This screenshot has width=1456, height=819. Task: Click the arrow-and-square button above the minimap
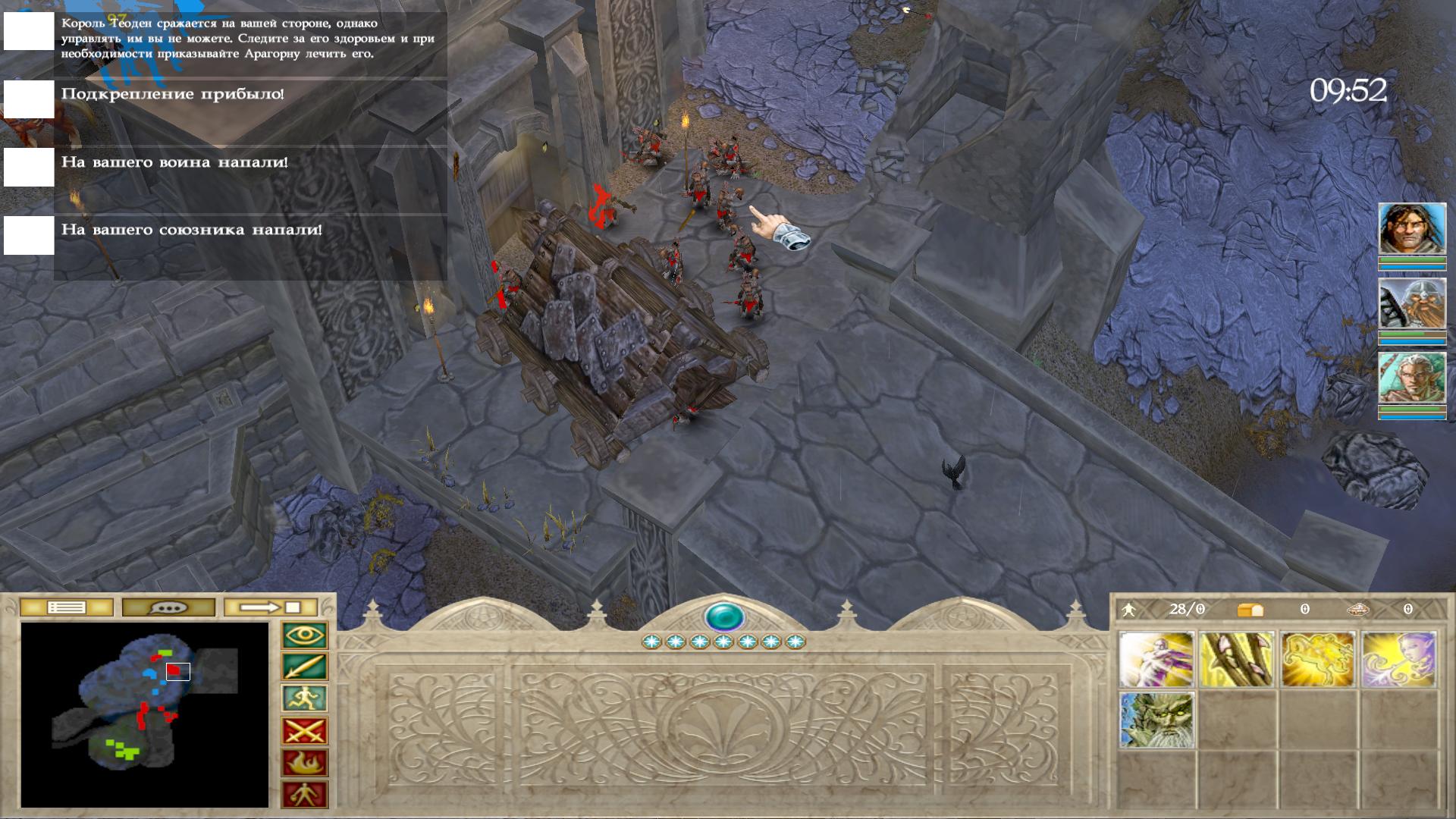(271, 607)
